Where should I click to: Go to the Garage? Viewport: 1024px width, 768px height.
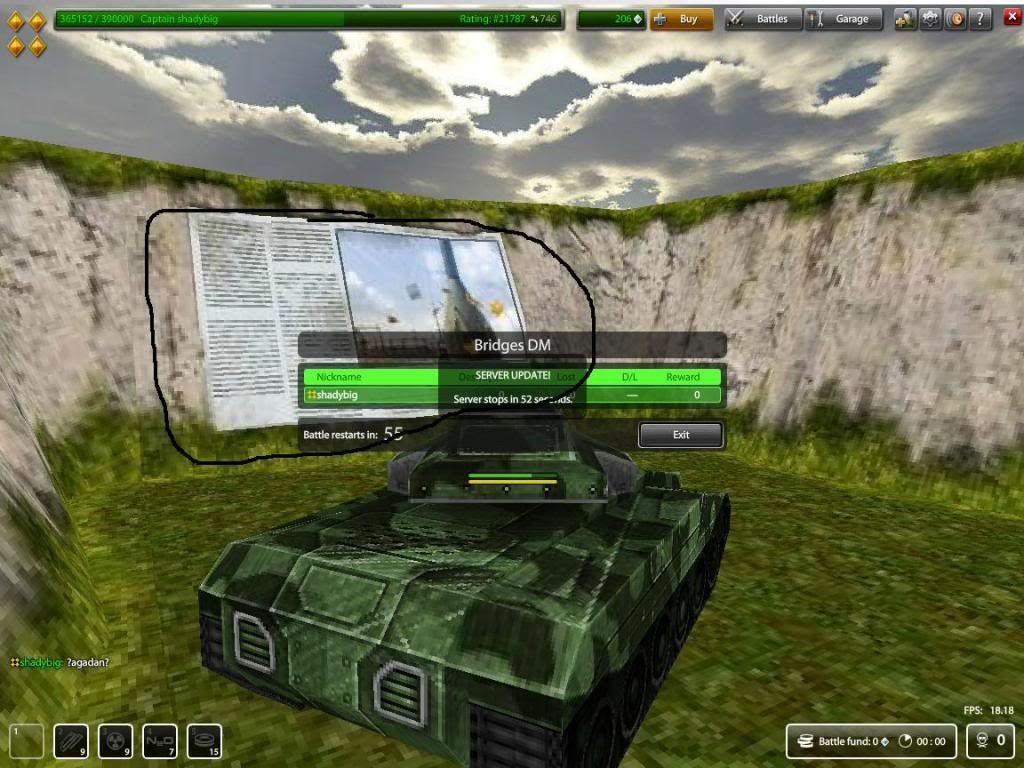coord(844,19)
